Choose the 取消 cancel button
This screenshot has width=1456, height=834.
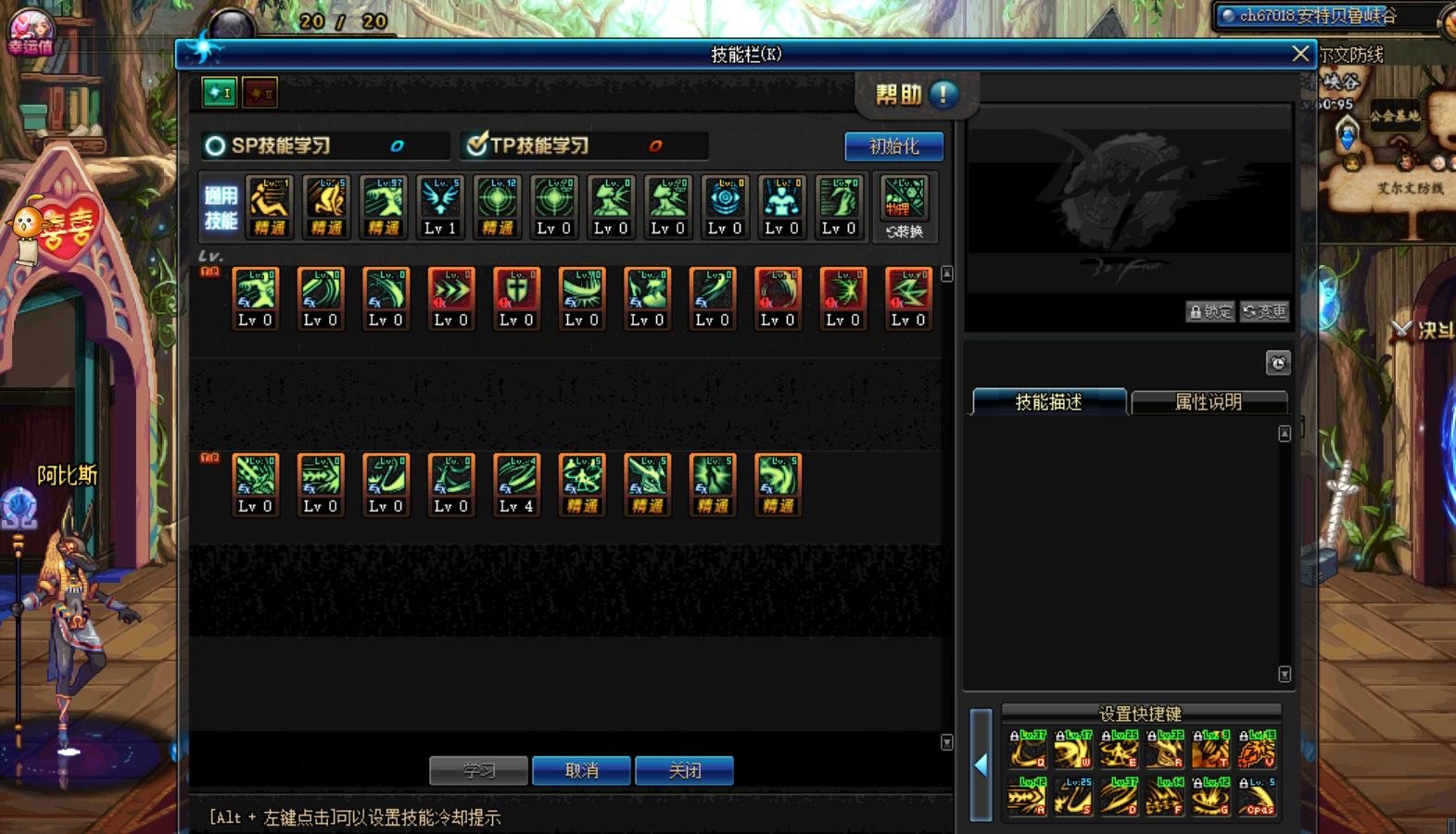pos(581,770)
